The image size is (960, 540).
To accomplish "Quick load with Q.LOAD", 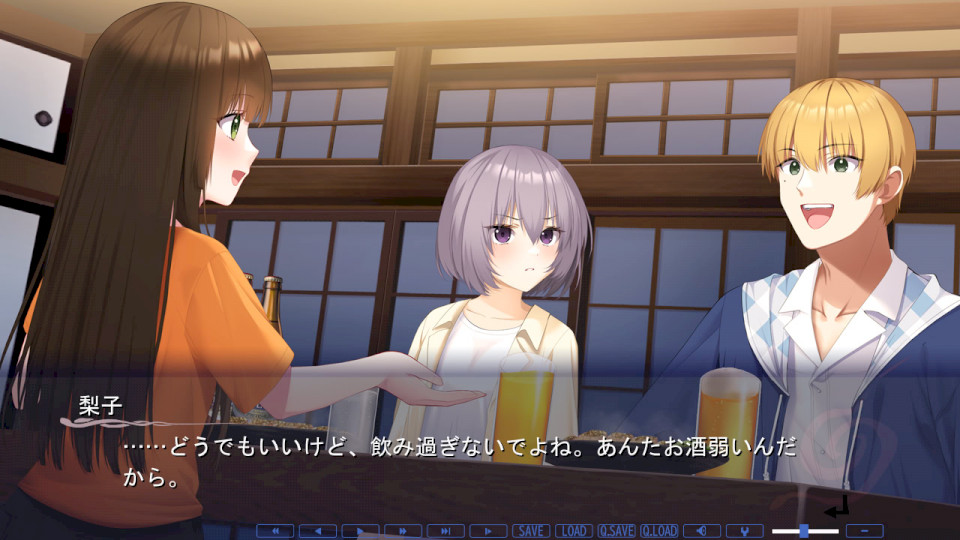I will pyautogui.click(x=659, y=531).
